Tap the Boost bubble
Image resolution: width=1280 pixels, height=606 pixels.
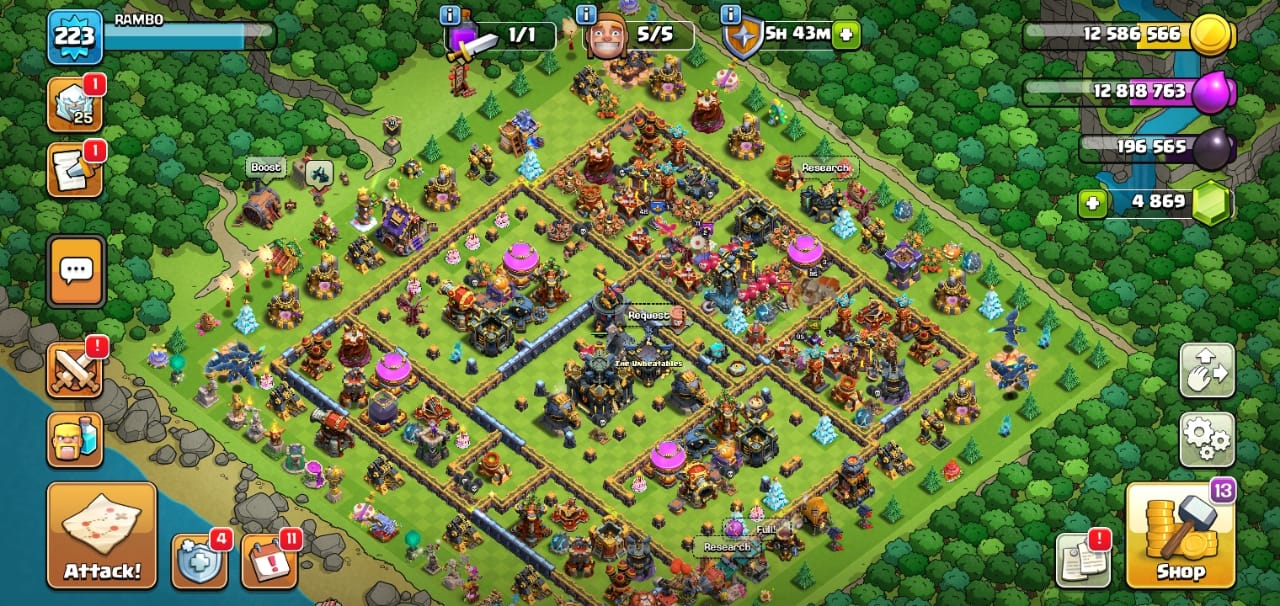click(266, 167)
